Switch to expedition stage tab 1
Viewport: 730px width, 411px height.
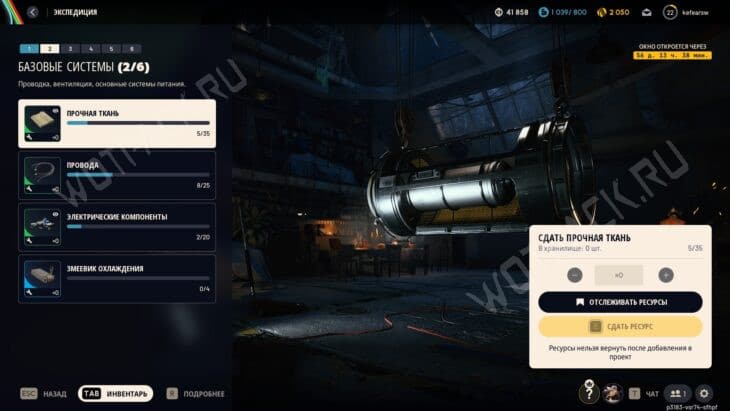pos(28,48)
